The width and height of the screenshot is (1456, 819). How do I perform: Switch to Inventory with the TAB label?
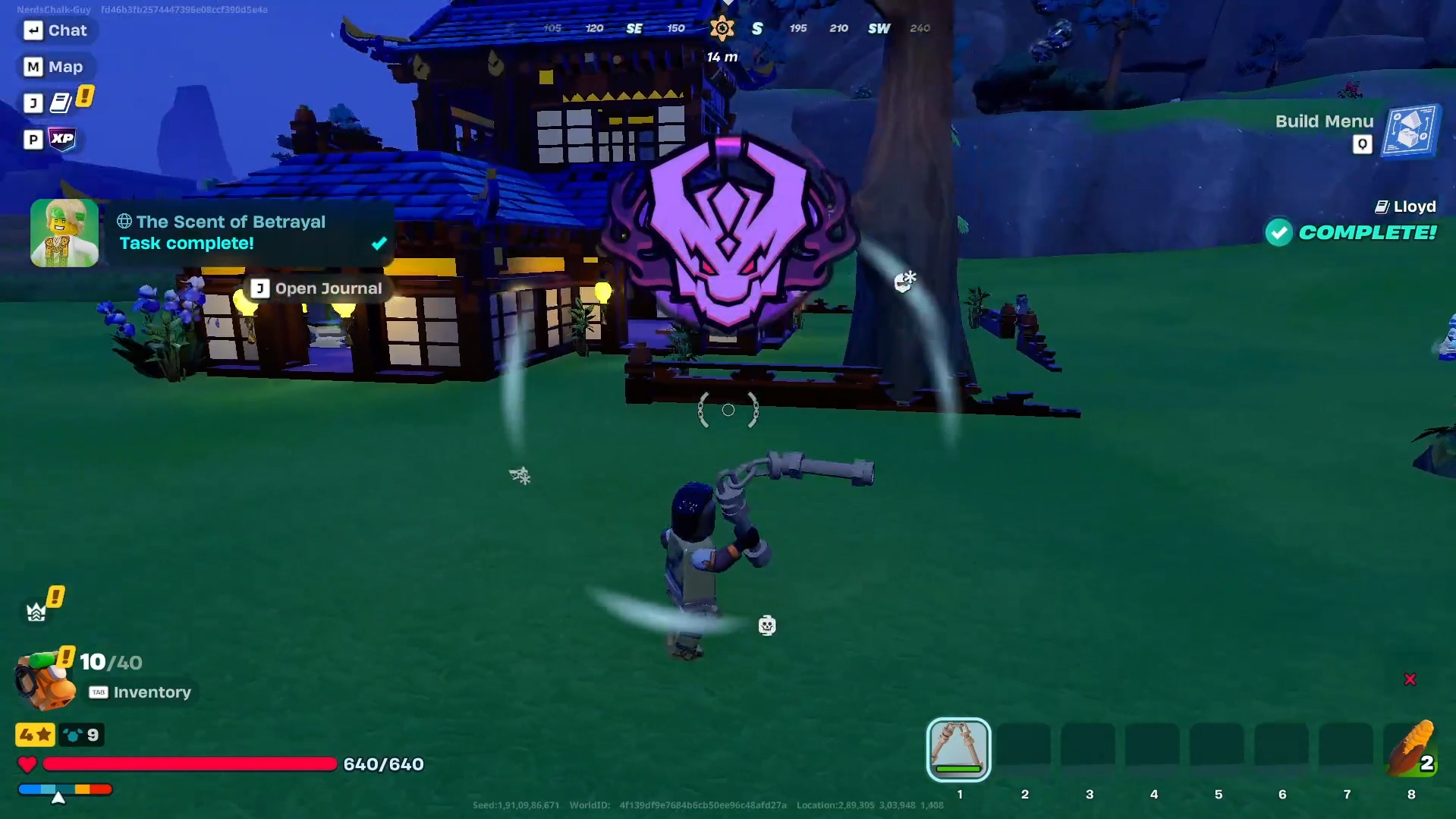click(x=98, y=691)
